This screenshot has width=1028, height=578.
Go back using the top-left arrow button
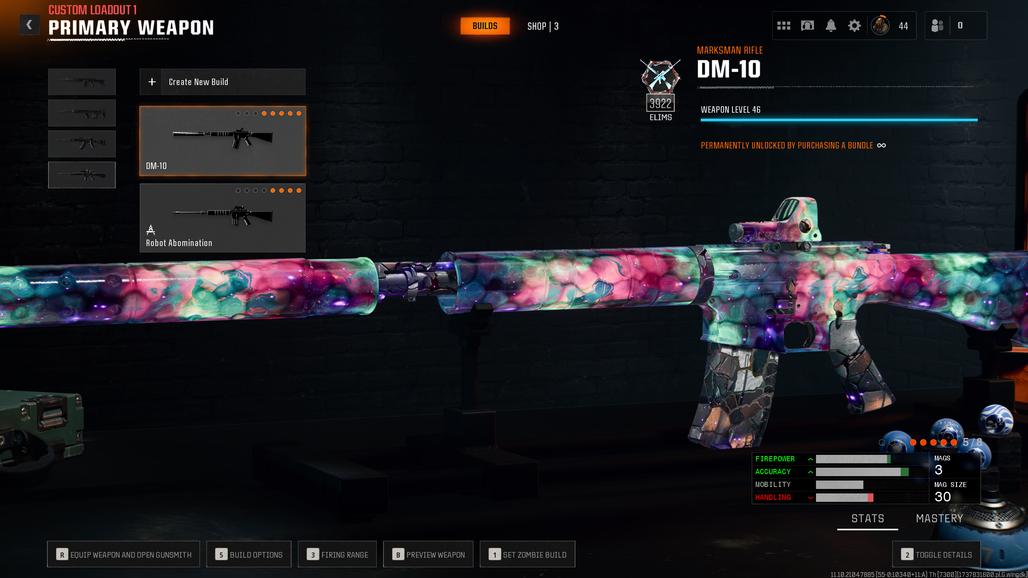click(x=29, y=25)
